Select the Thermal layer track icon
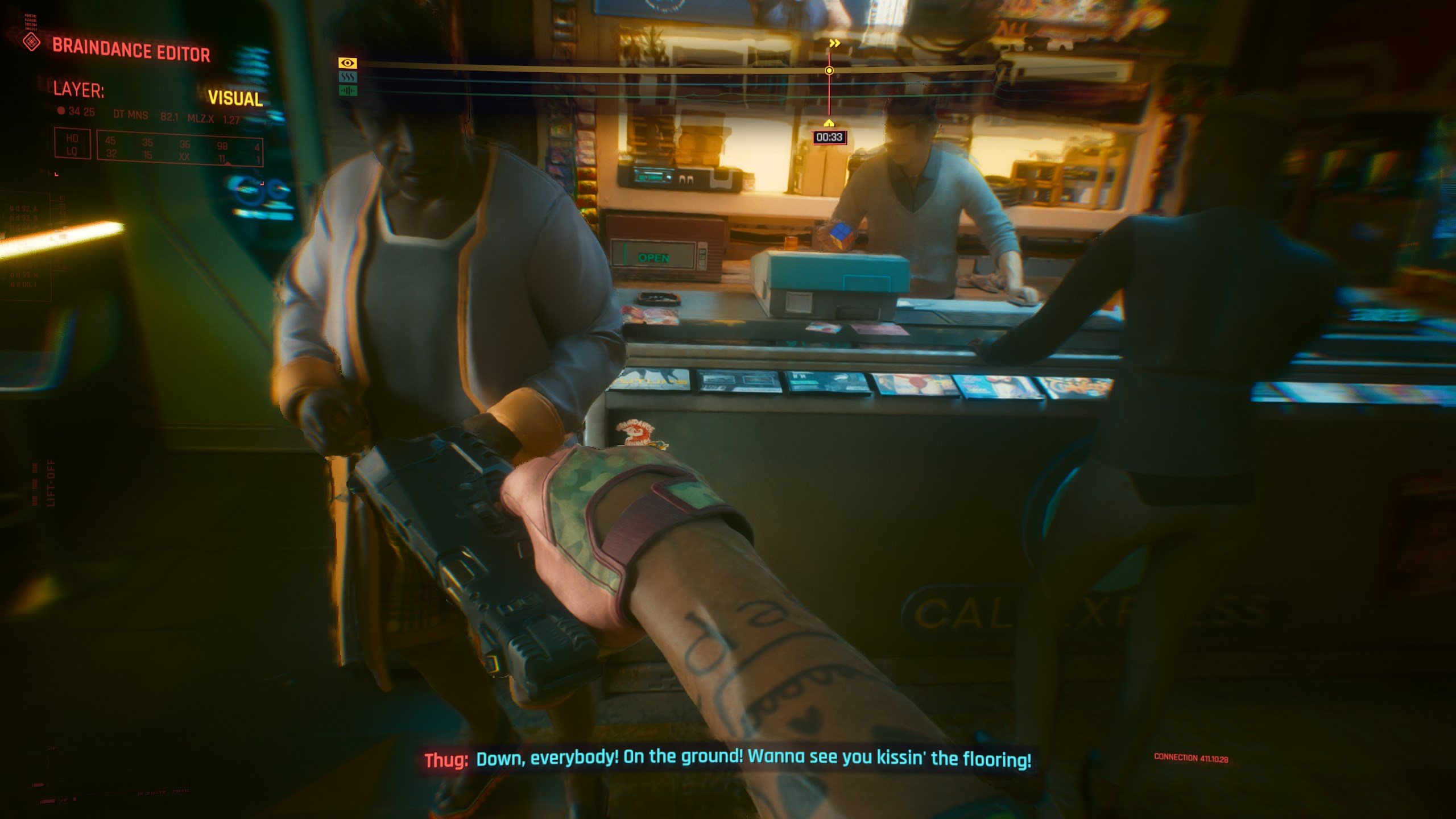Image resolution: width=1456 pixels, height=819 pixels. tap(348, 77)
